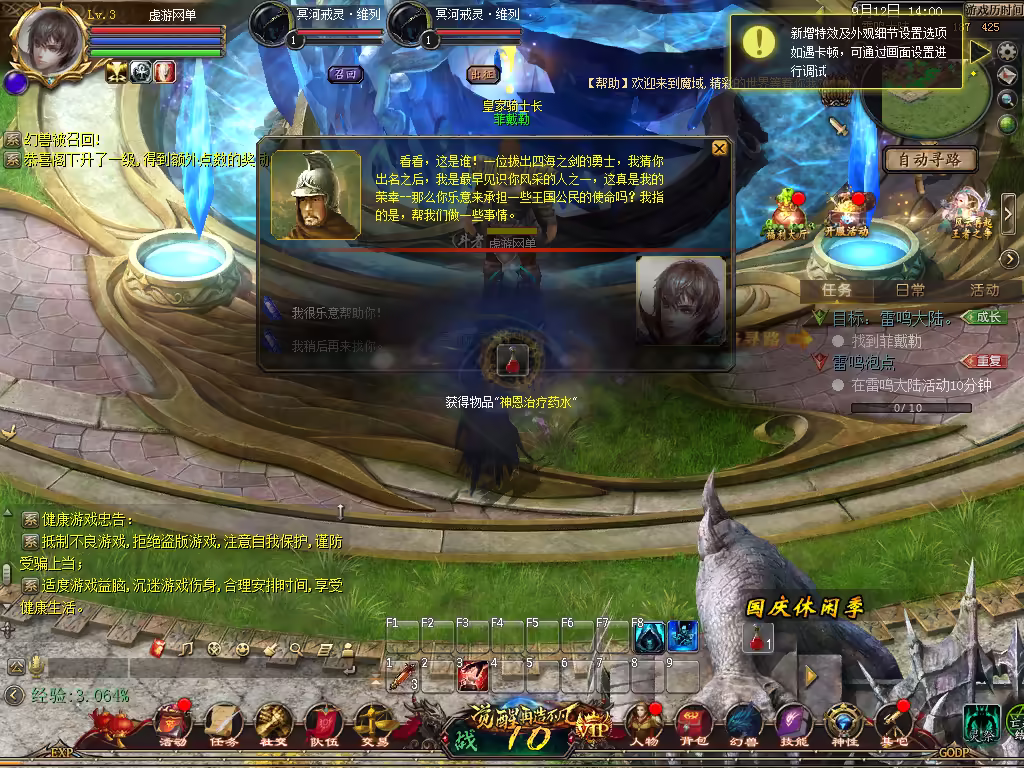Open the 幻兽 pet menu
The image size is (1024, 768).
click(x=743, y=724)
